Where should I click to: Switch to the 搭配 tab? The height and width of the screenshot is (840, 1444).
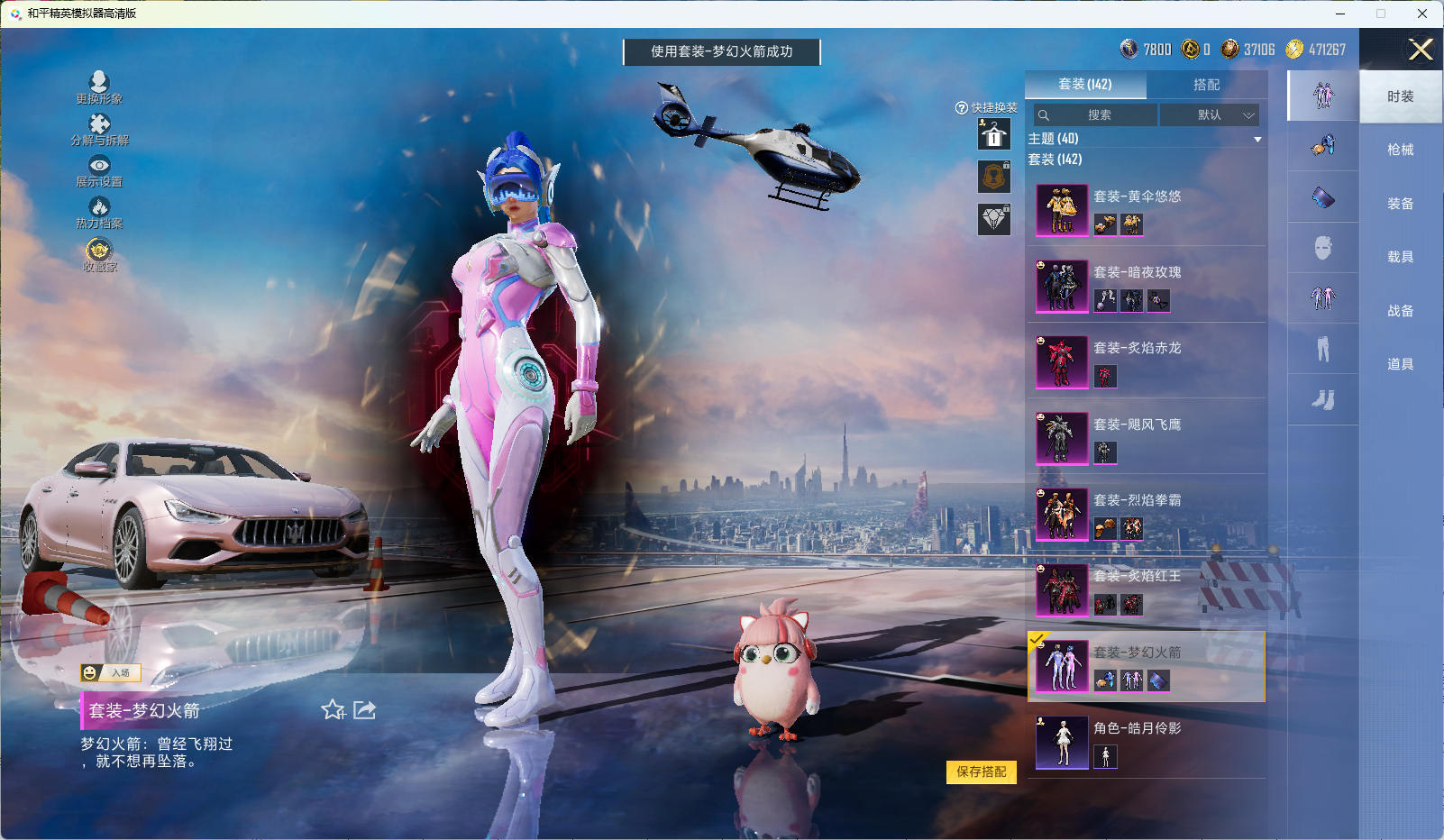(1206, 85)
